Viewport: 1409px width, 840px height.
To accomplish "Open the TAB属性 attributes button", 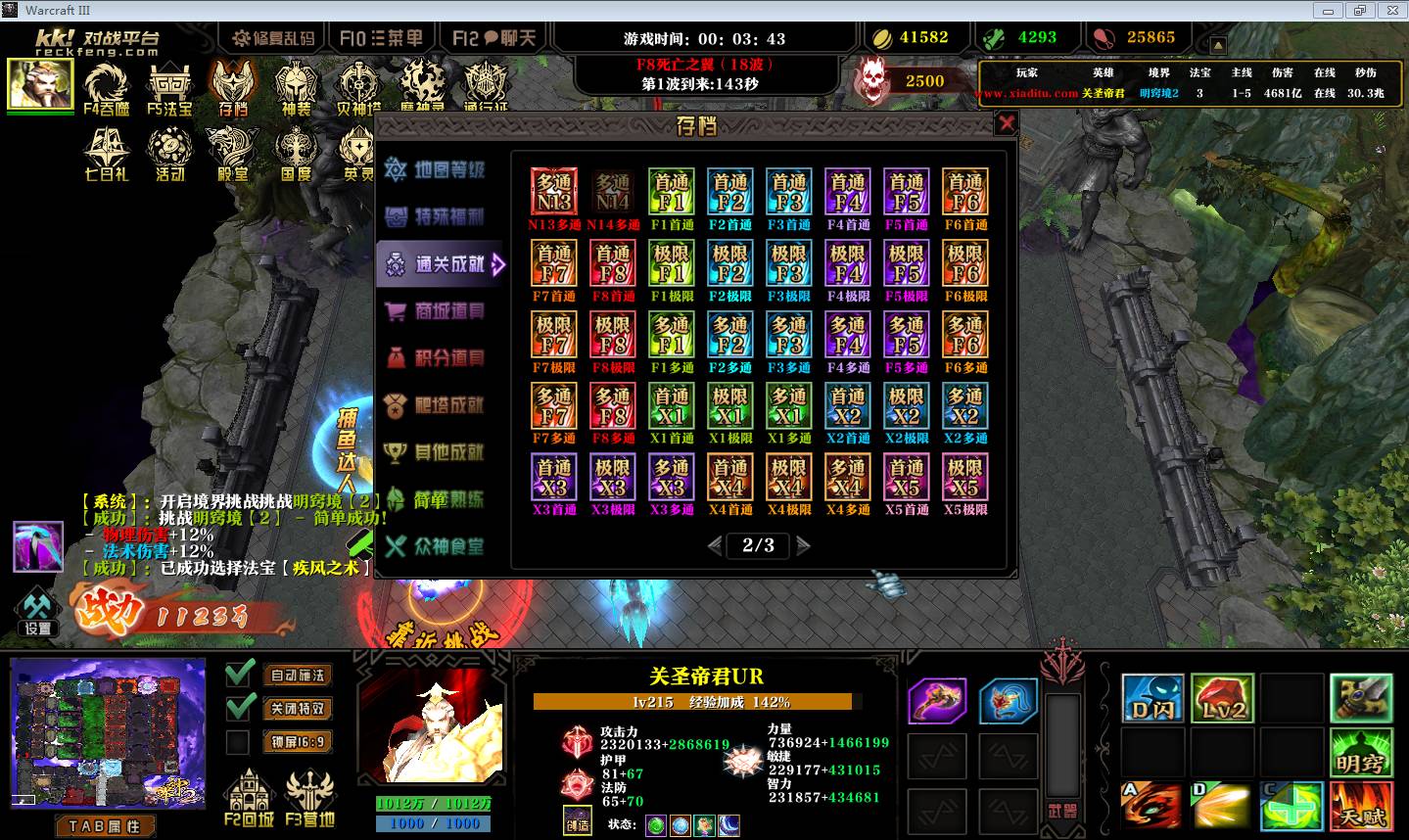I will coord(105,826).
